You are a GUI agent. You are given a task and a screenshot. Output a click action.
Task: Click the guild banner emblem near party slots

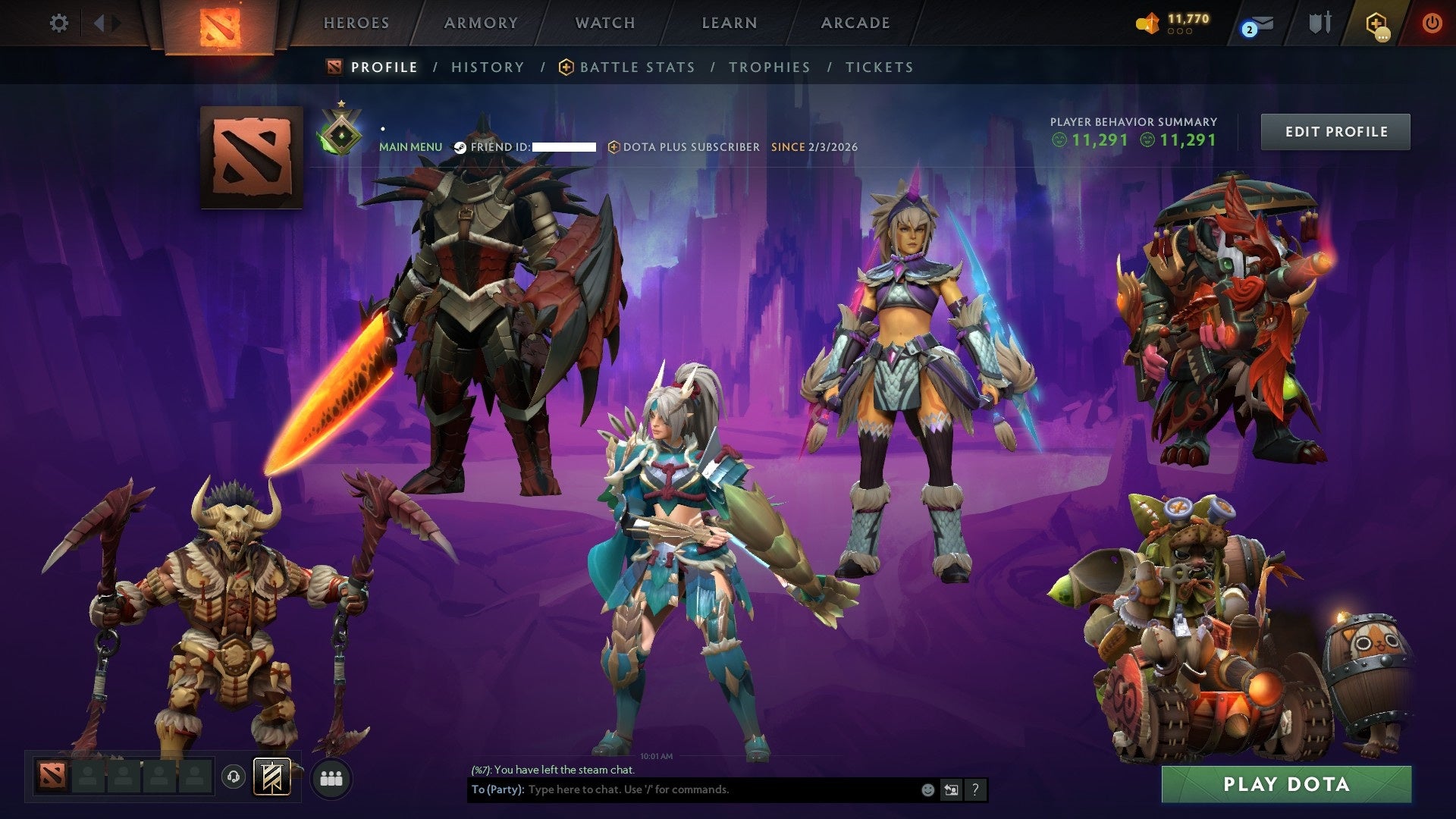273,777
